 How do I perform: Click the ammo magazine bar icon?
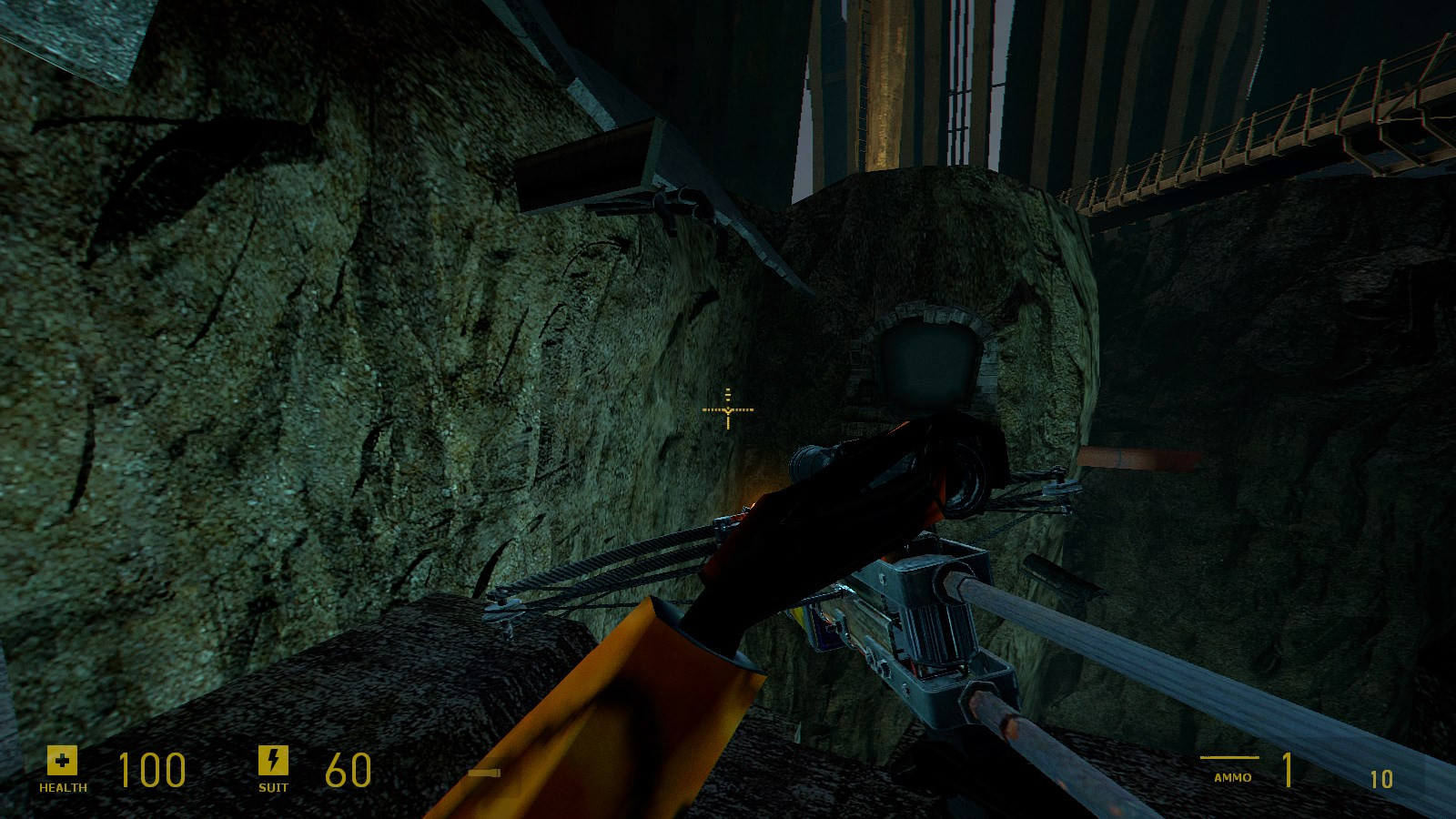1229,757
